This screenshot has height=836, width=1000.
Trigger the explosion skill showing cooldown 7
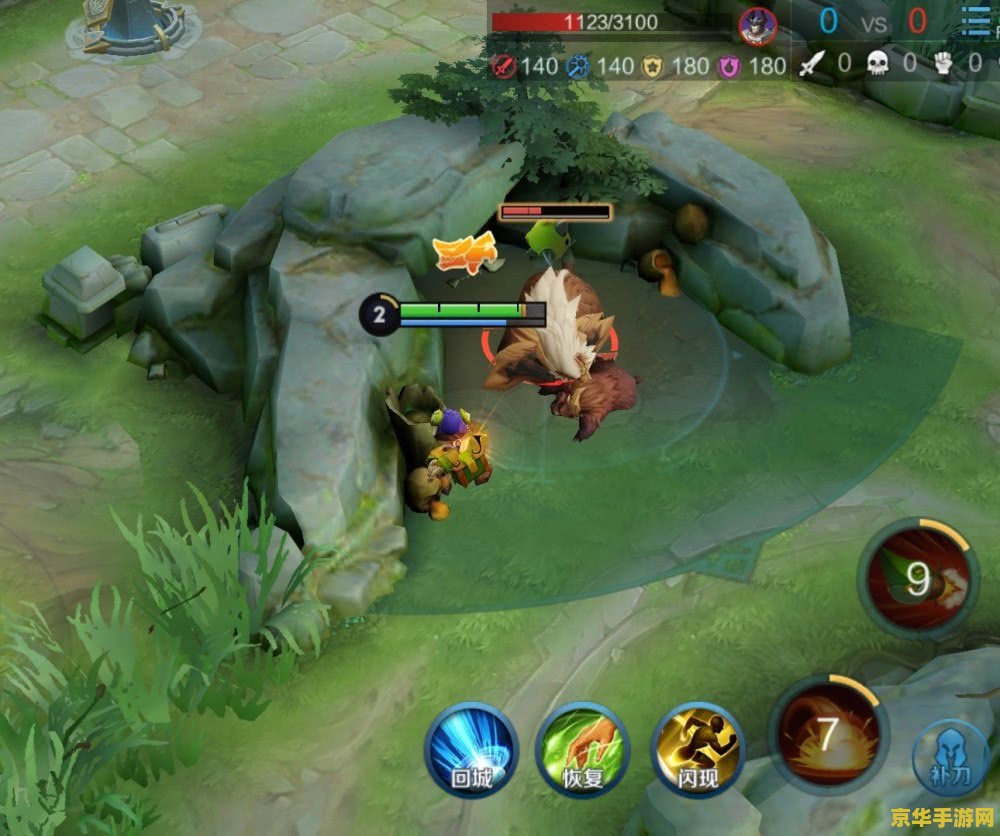pyautogui.click(x=827, y=734)
